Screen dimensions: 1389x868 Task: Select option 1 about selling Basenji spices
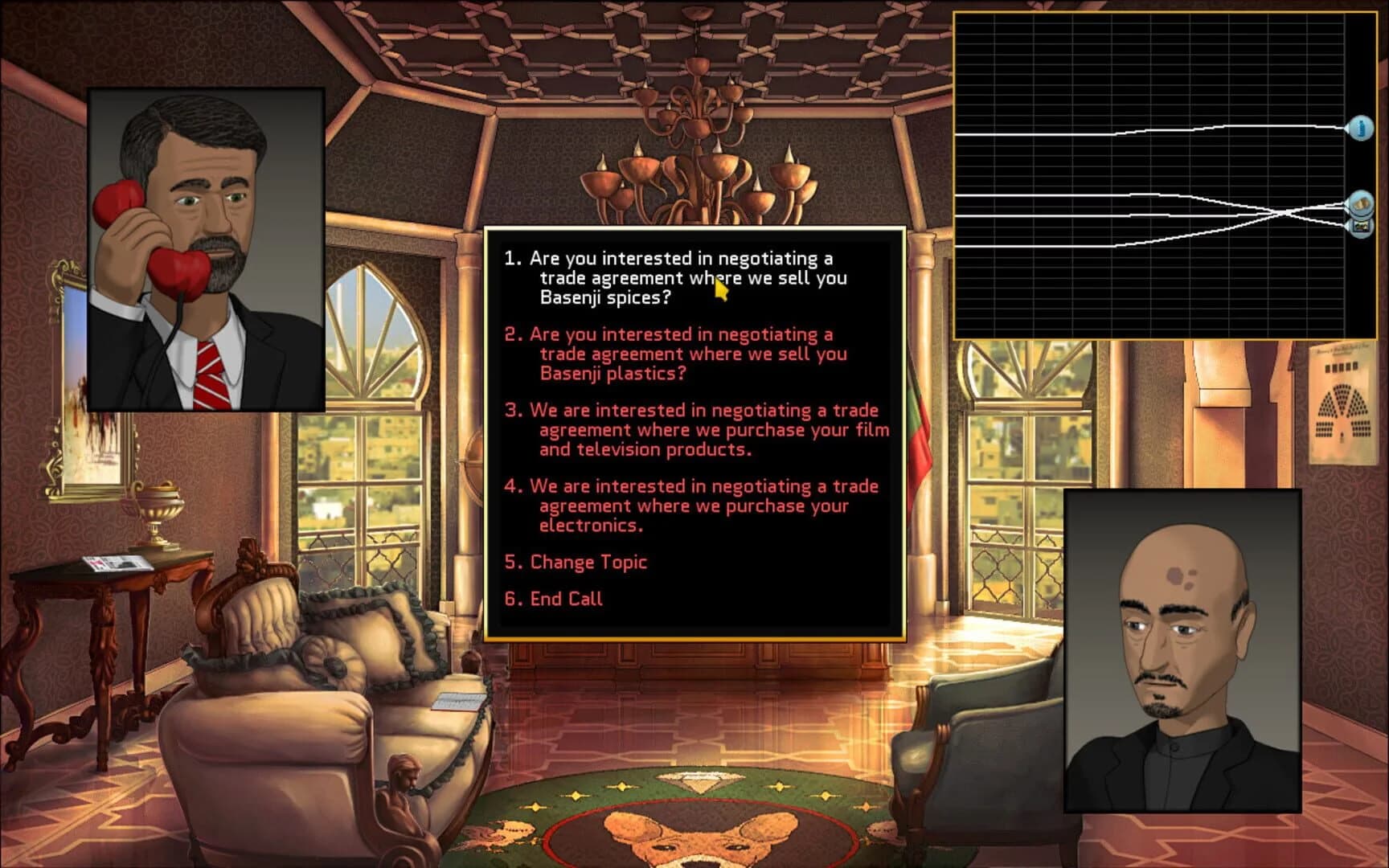[x=675, y=278]
